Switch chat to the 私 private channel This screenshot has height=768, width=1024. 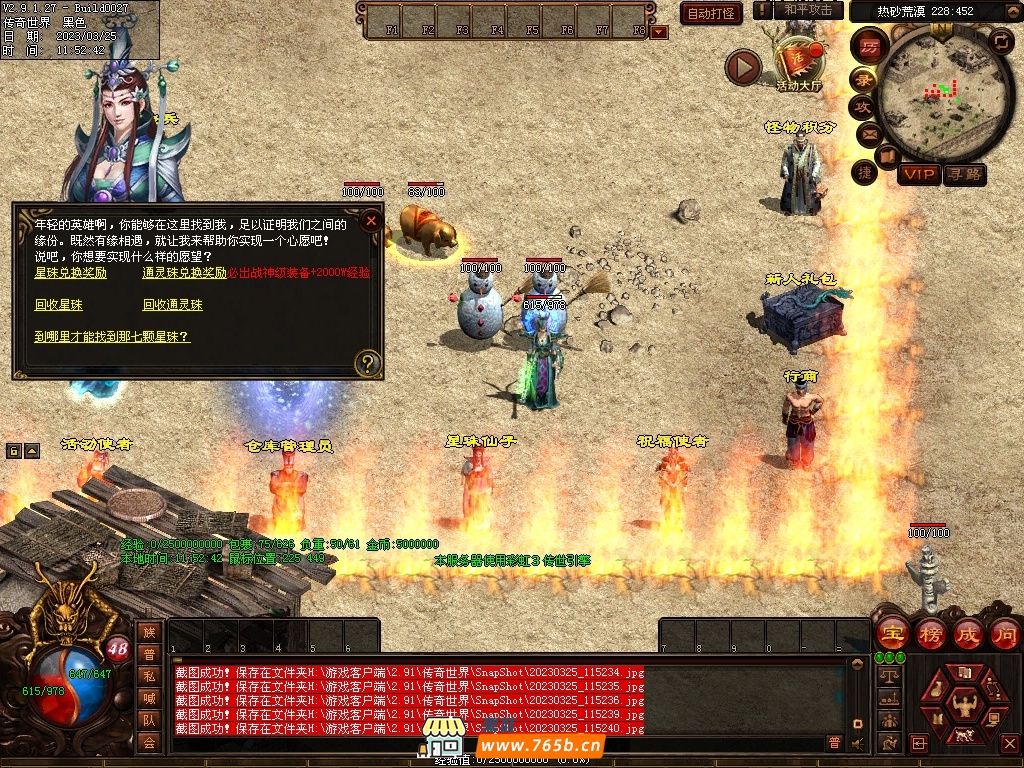149,676
